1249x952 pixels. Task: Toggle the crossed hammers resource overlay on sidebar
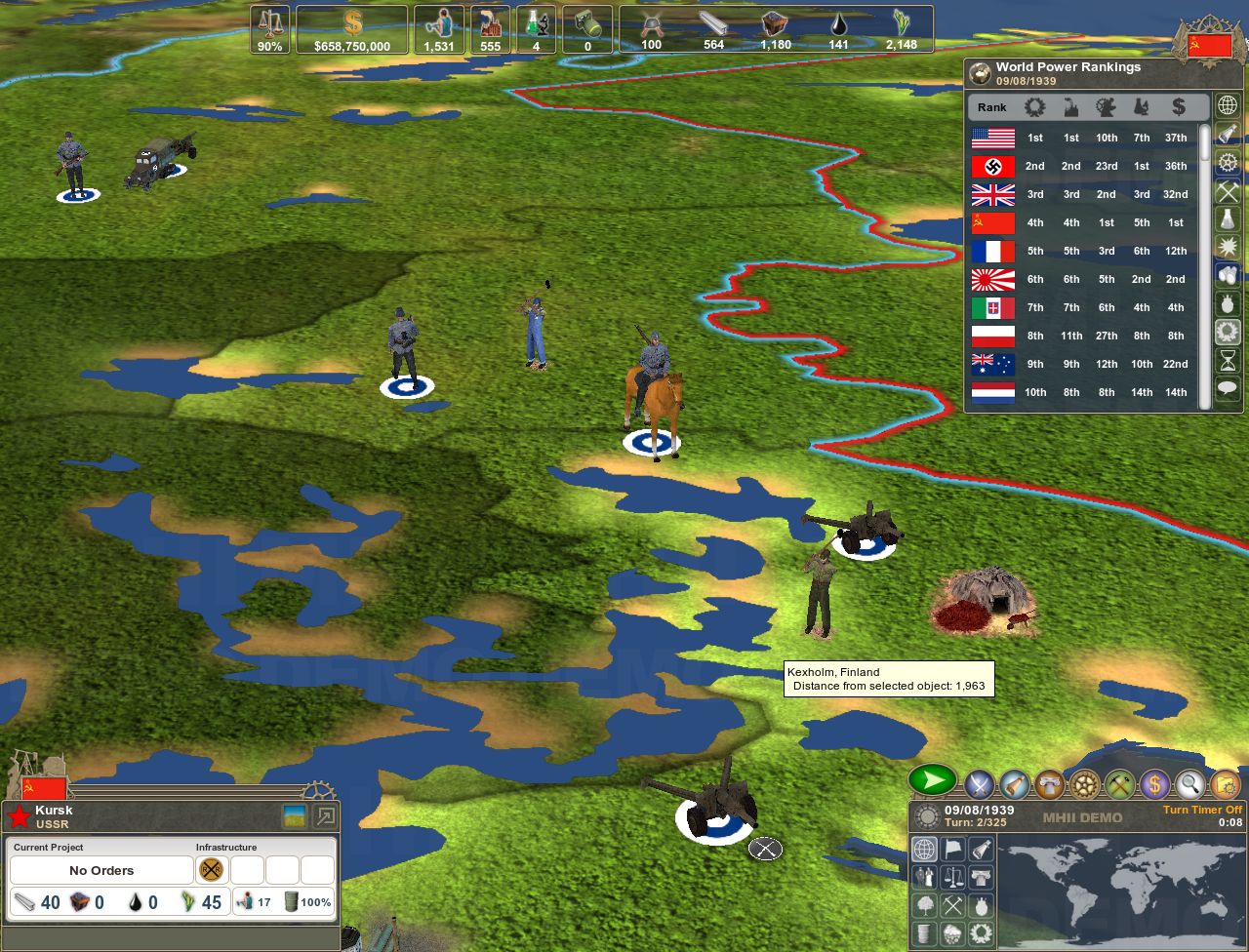click(x=1228, y=191)
